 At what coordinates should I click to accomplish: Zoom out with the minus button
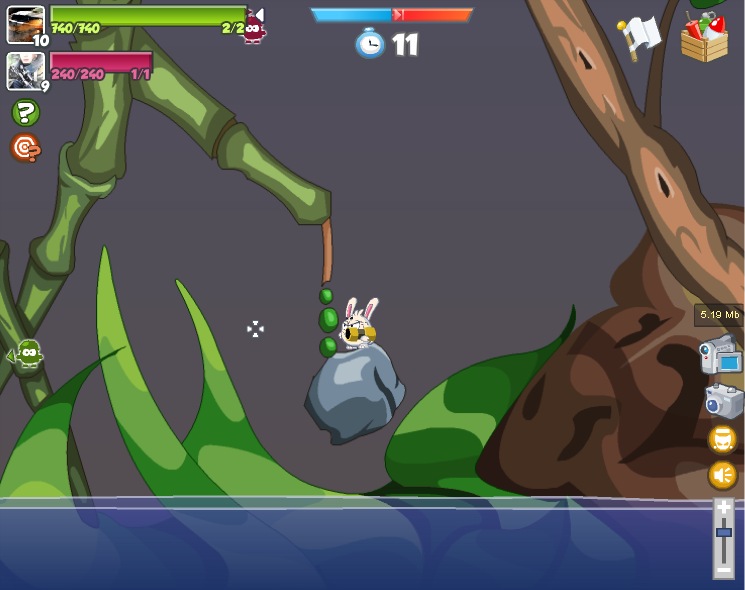pos(724,570)
